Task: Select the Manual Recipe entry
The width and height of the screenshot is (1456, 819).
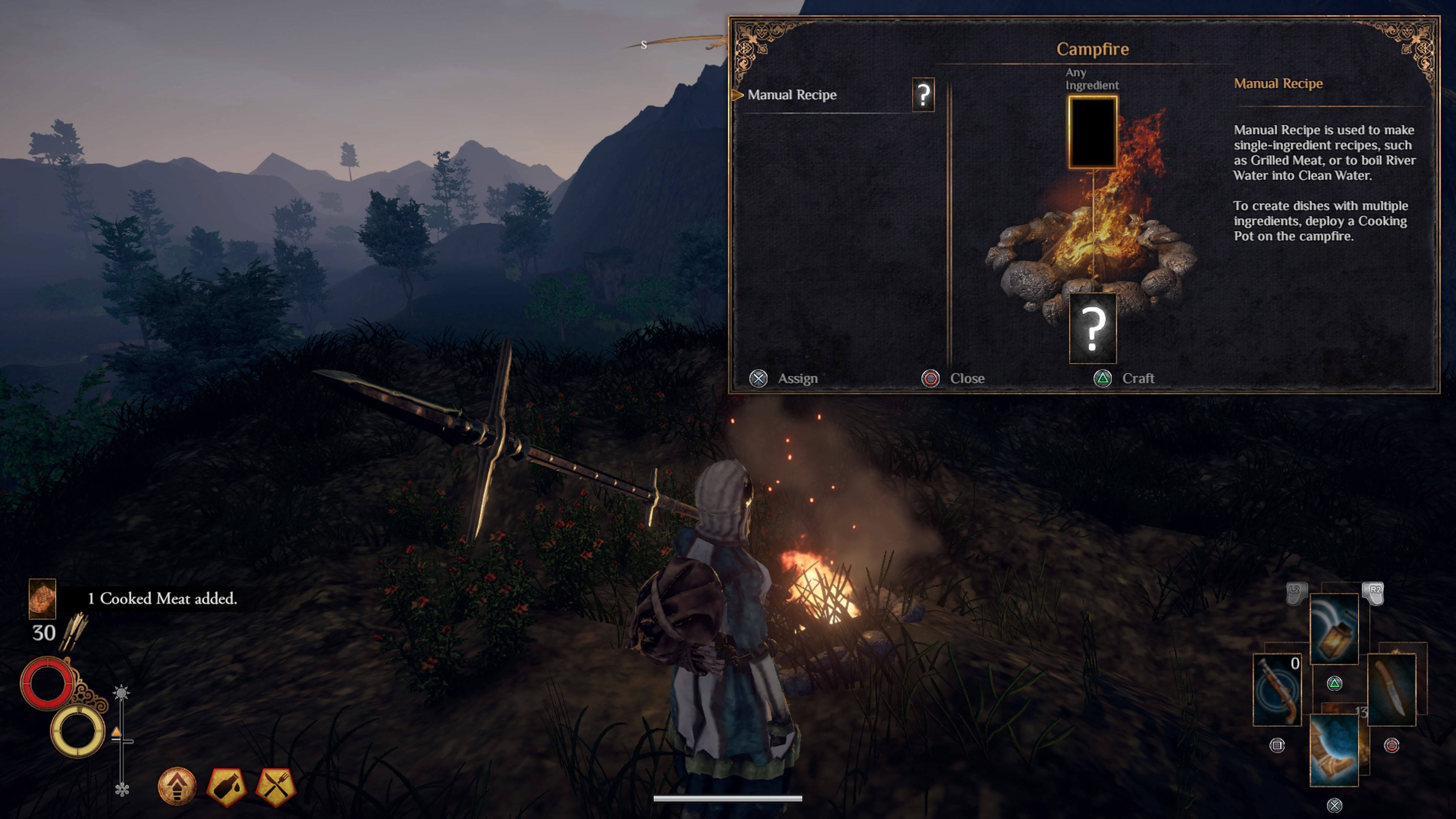Action: point(792,95)
